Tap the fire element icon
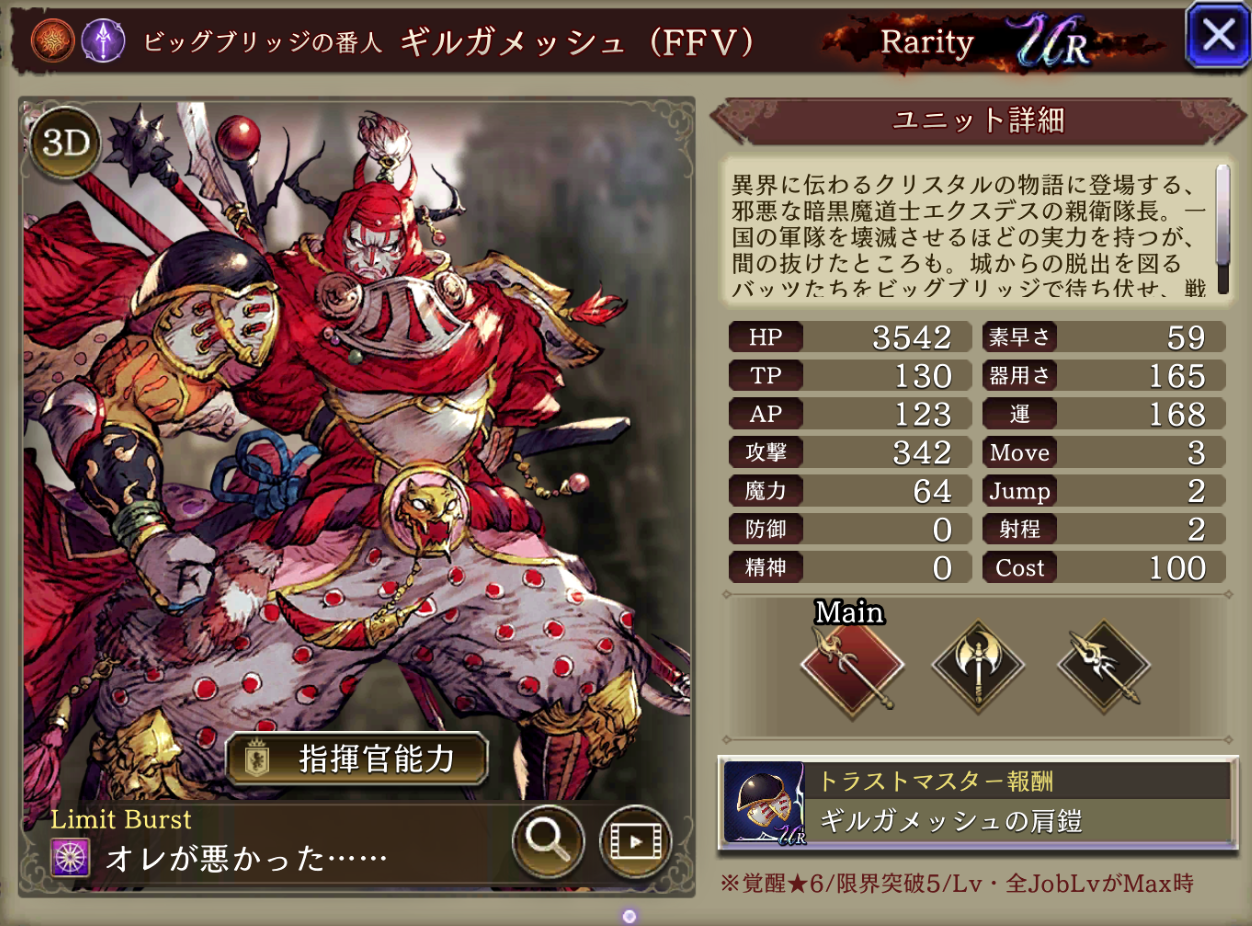 tap(51, 40)
